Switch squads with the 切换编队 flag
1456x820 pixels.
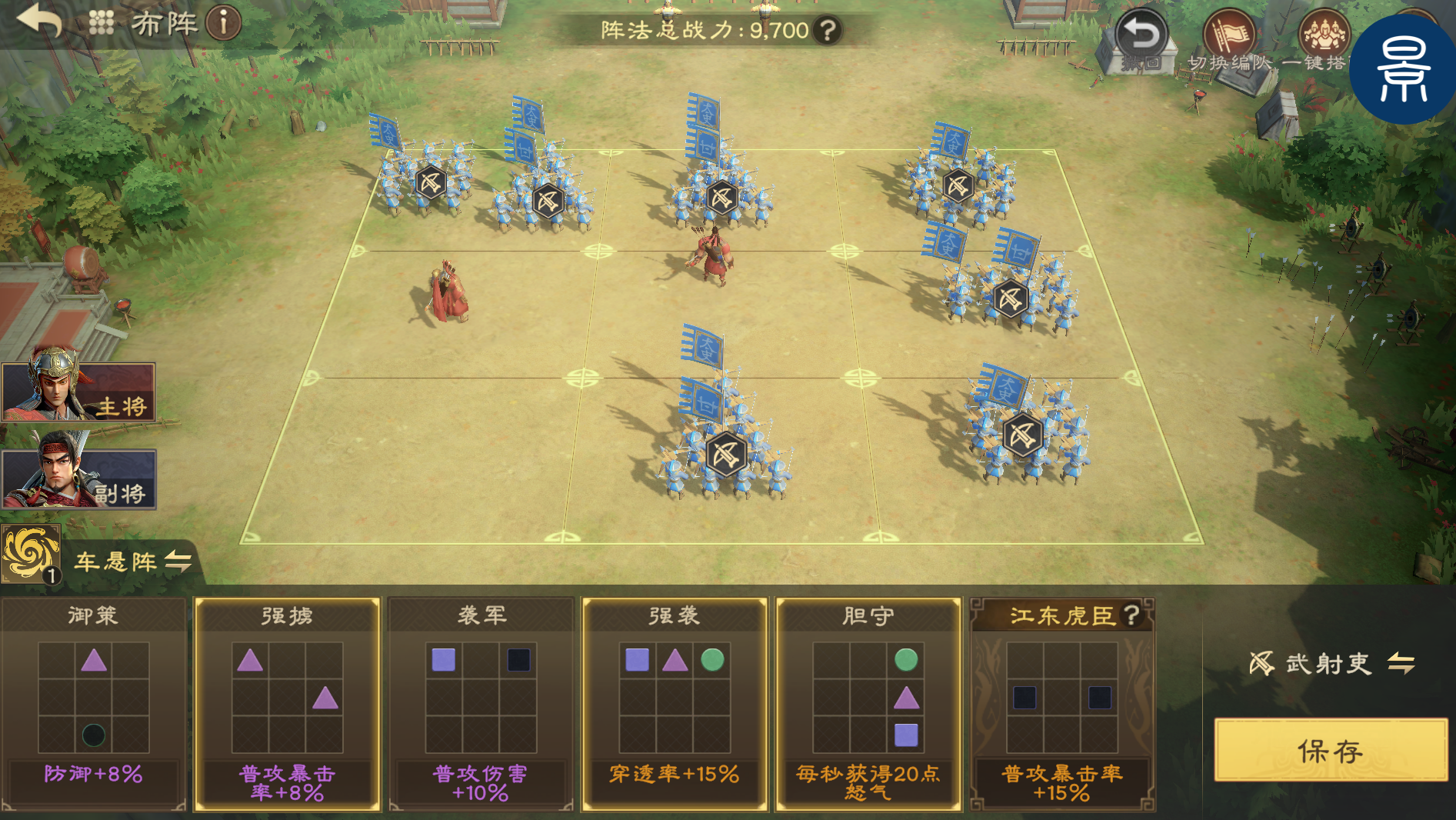coord(1228,40)
